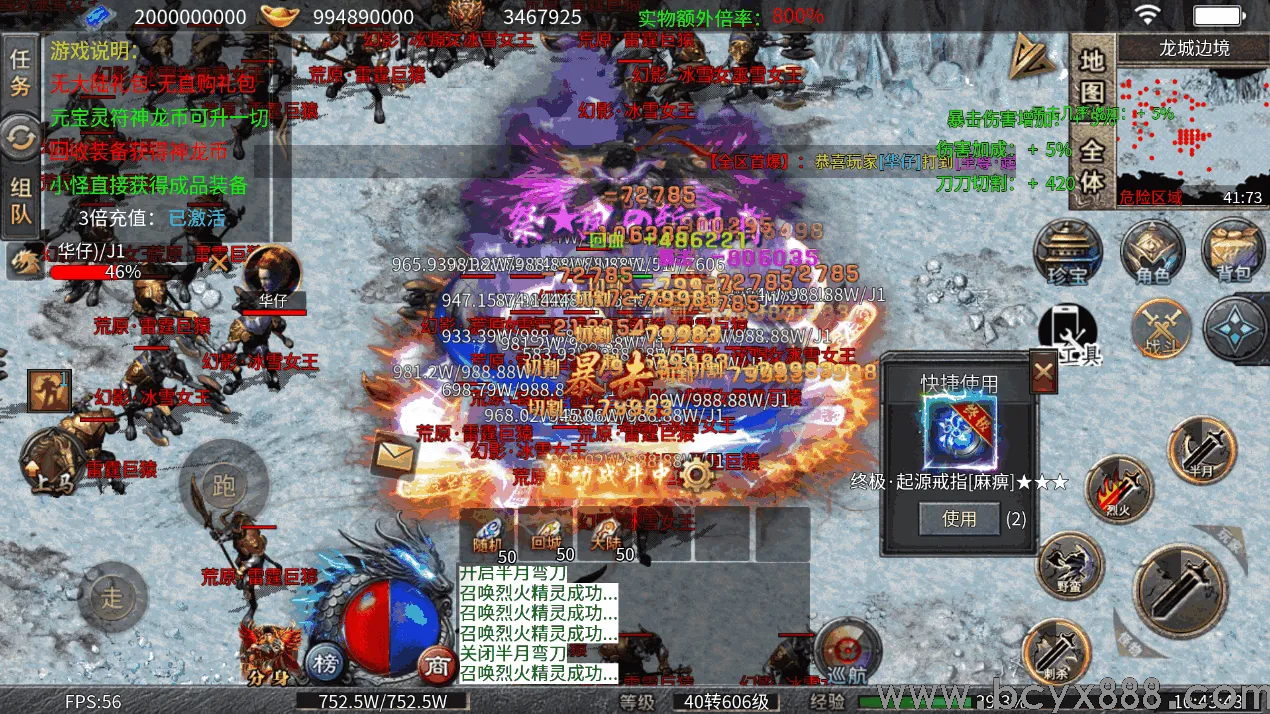
Task: Open the 角色 character sheet
Action: point(1152,252)
